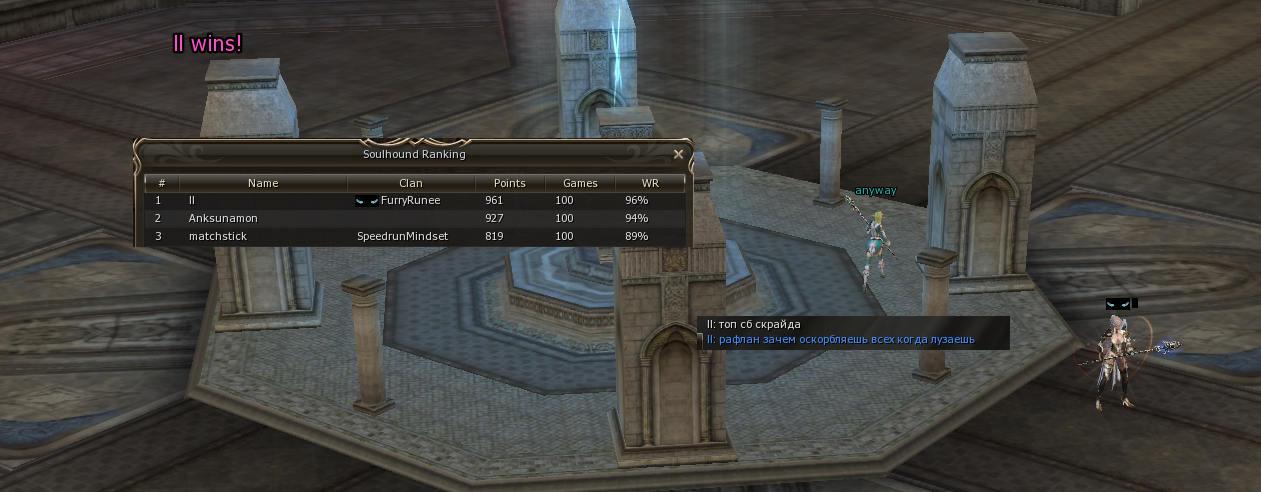Sort ranking by Name column header
The image size is (1261, 492).
263,183
